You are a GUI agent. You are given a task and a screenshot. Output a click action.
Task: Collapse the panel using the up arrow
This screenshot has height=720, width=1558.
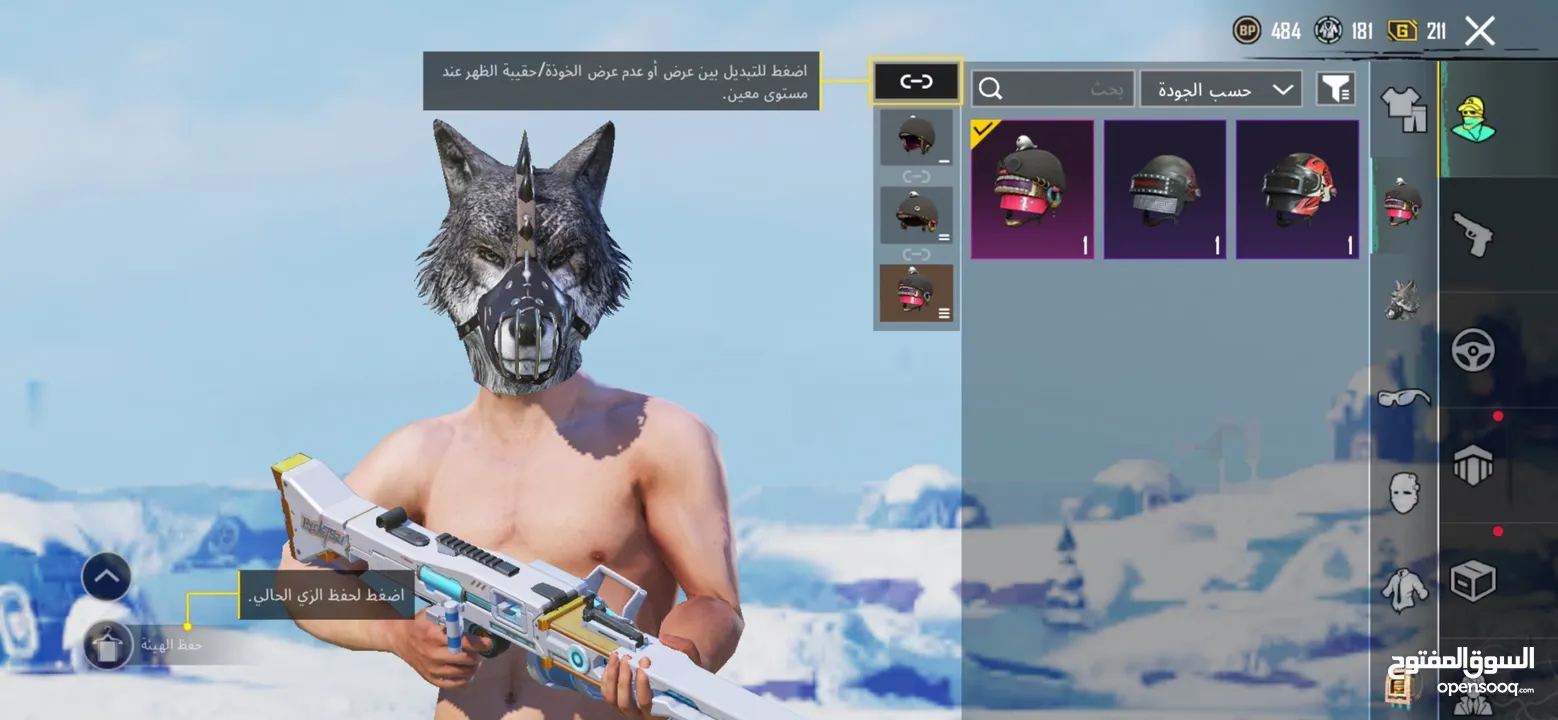pyautogui.click(x=105, y=578)
